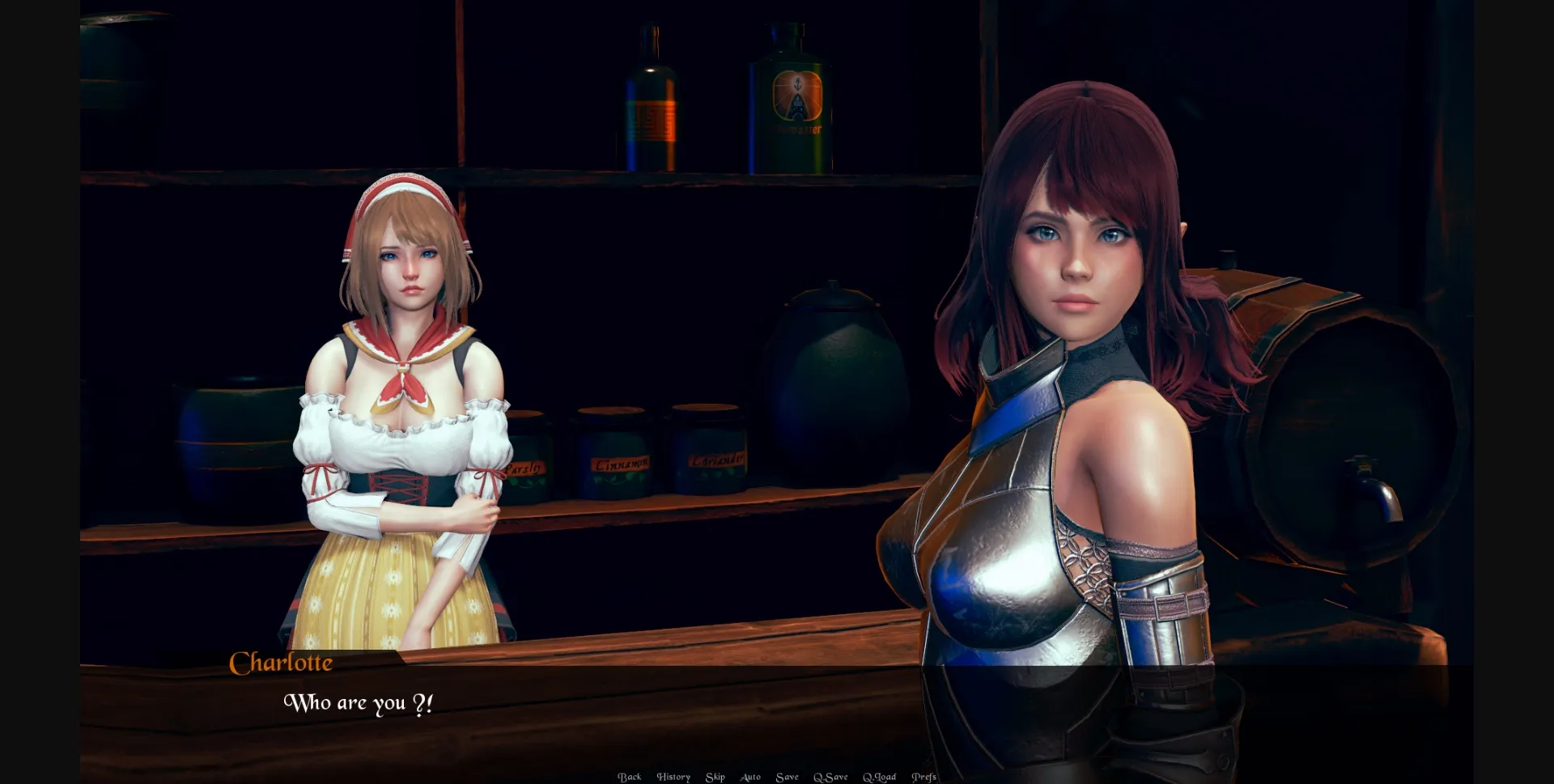
Task: Go back one dialogue line
Action: point(629,777)
